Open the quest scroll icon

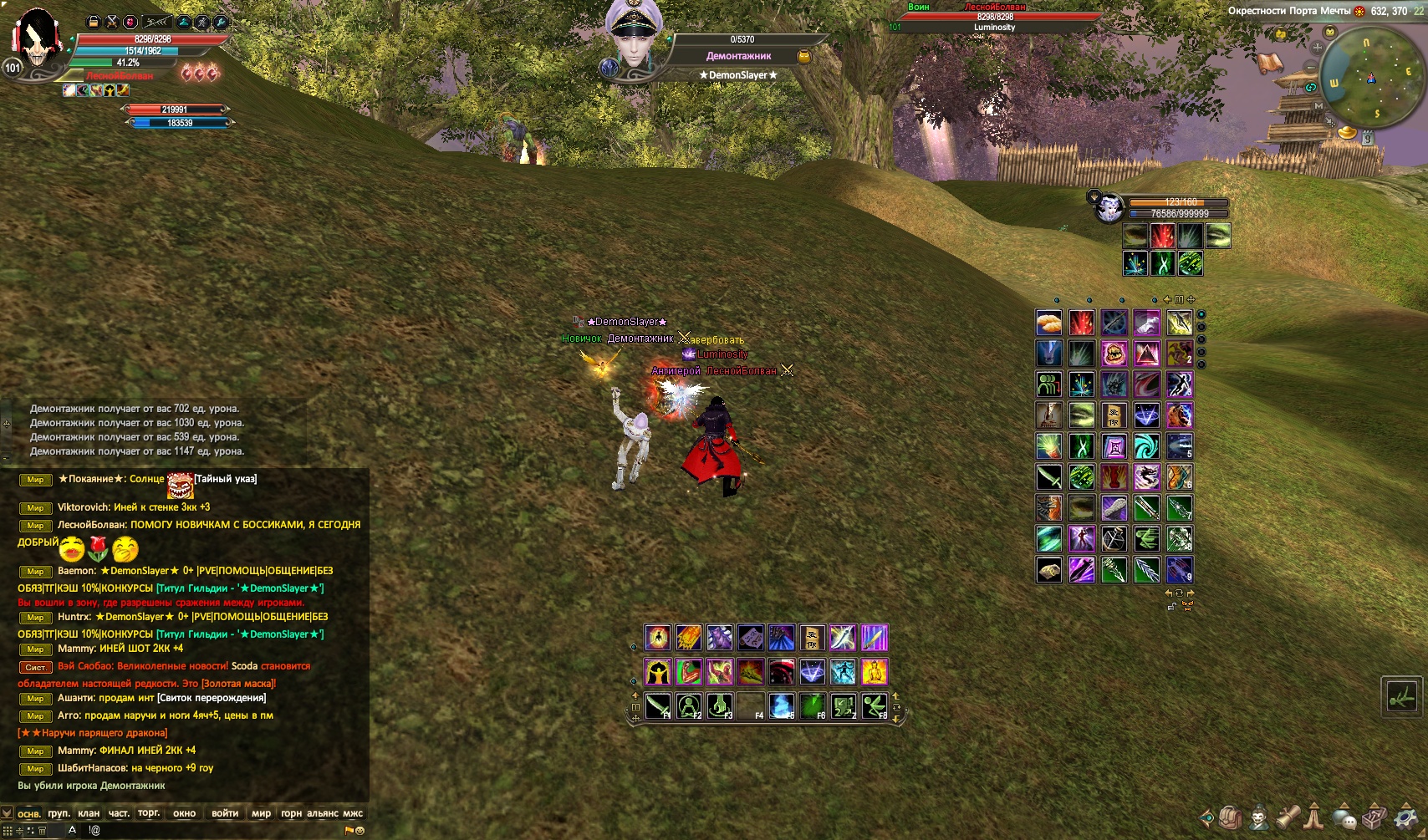(1287, 817)
